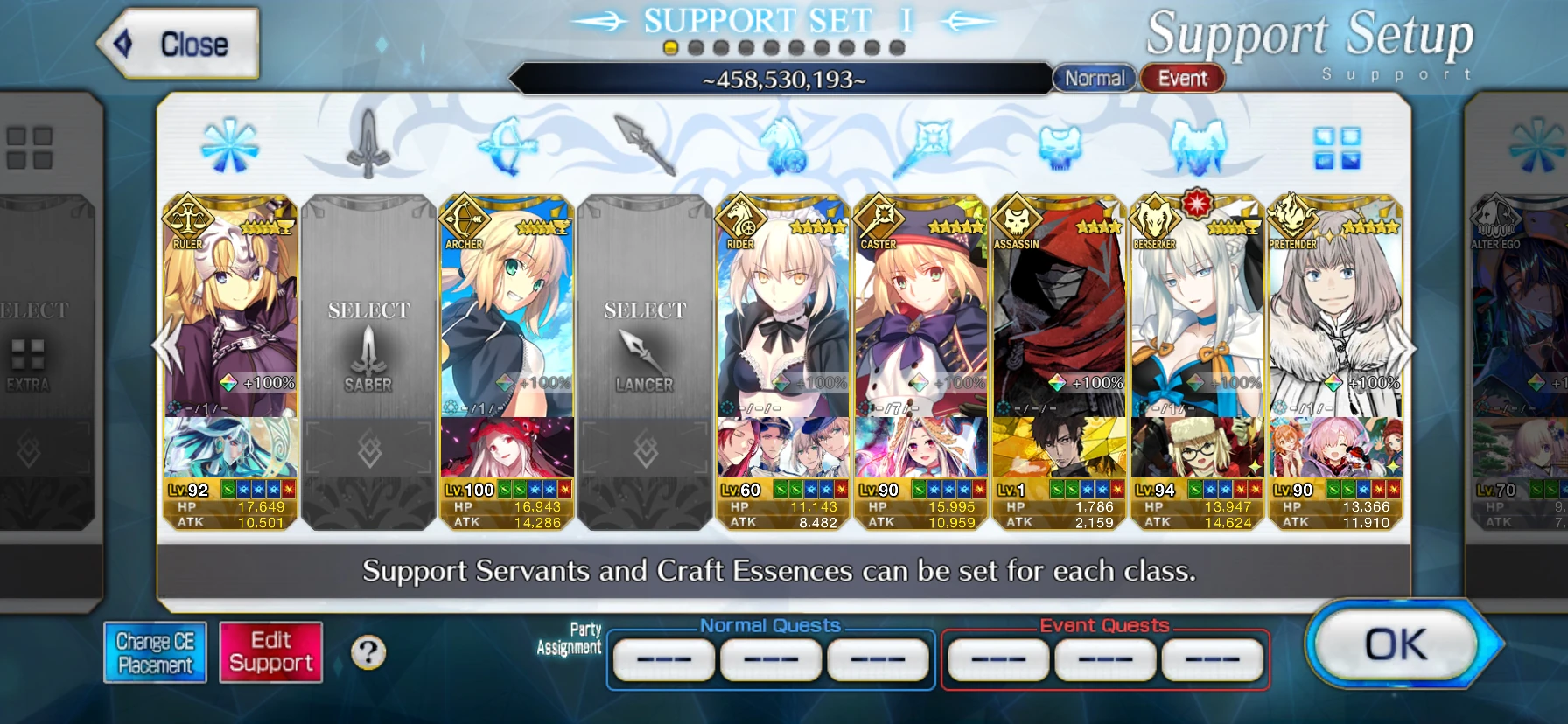The image size is (1568, 724).
Task: Select the Caster class icon
Action: (923, 140)
